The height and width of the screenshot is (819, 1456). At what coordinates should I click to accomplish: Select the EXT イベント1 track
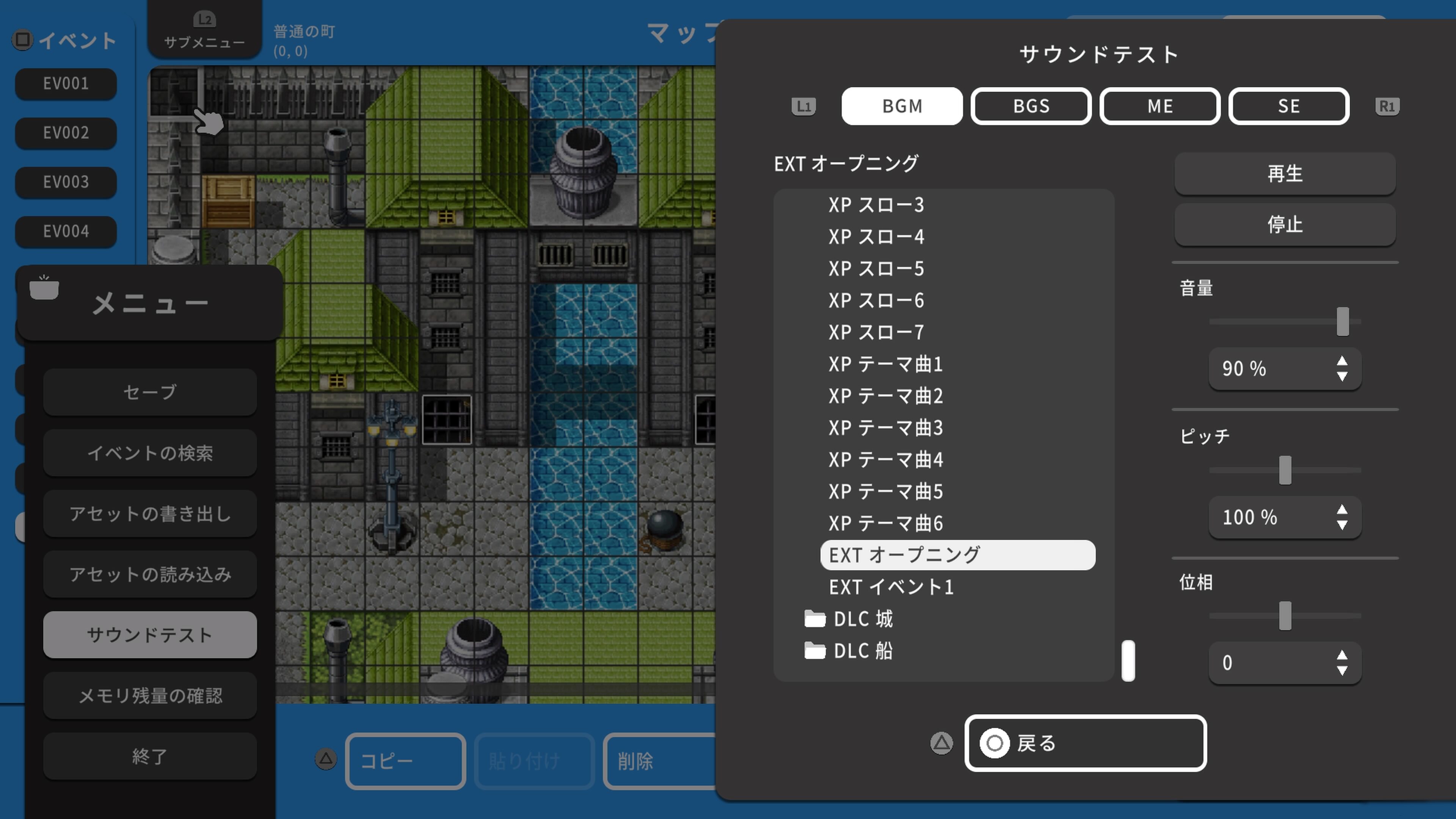pos(891,587)
